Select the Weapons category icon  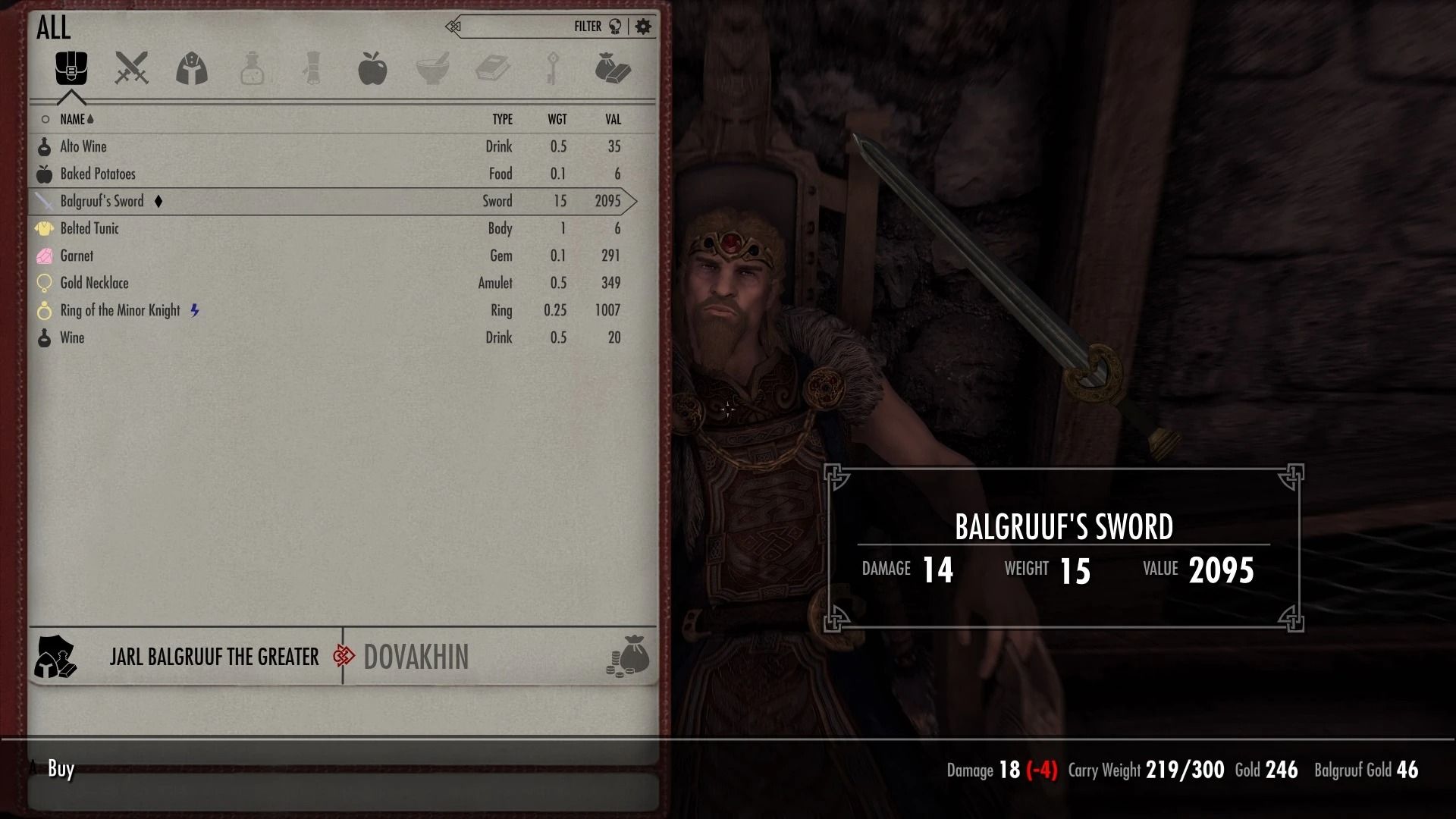point(130,68)
